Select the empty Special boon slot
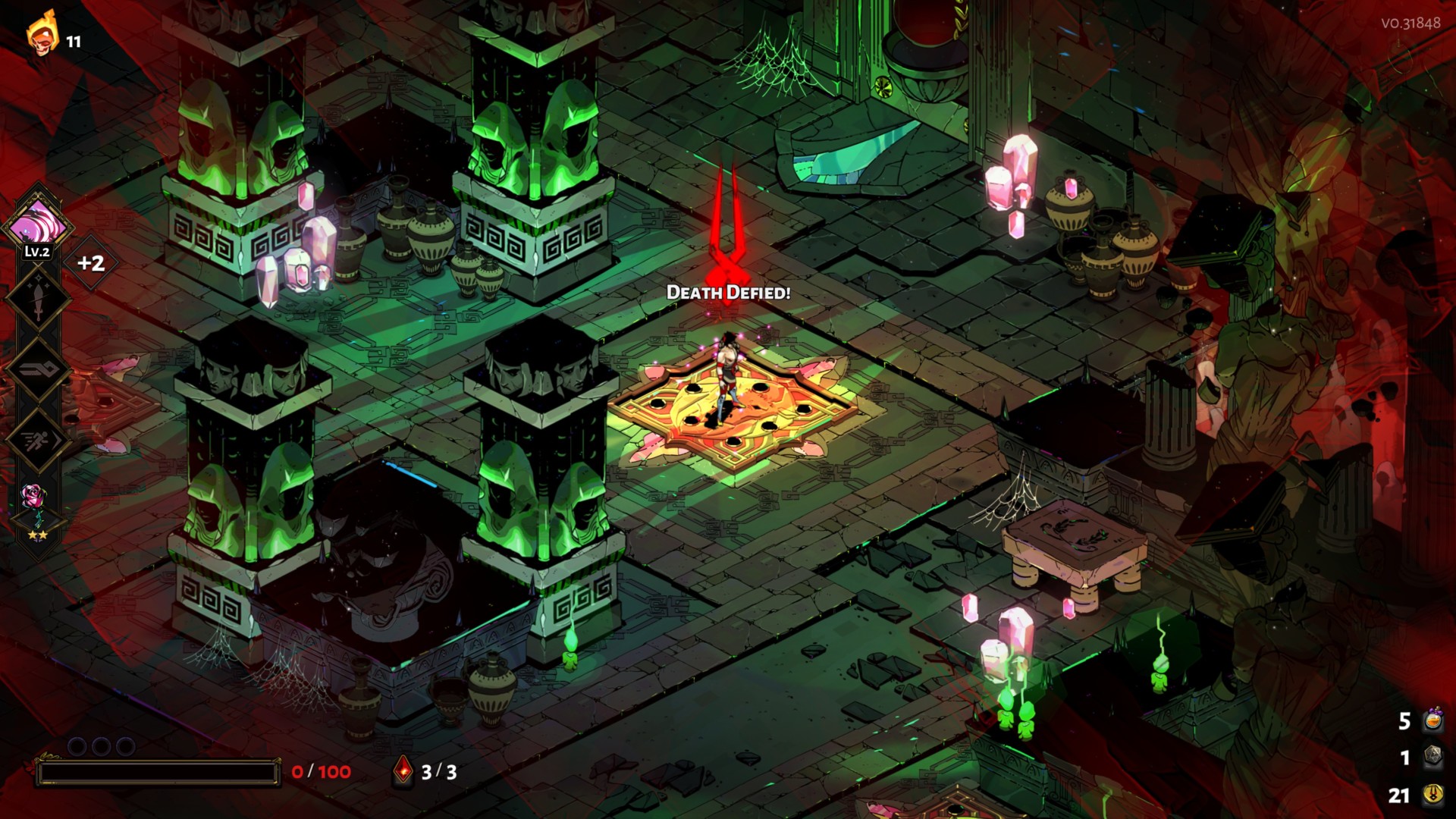 click(x=38, y=369)
